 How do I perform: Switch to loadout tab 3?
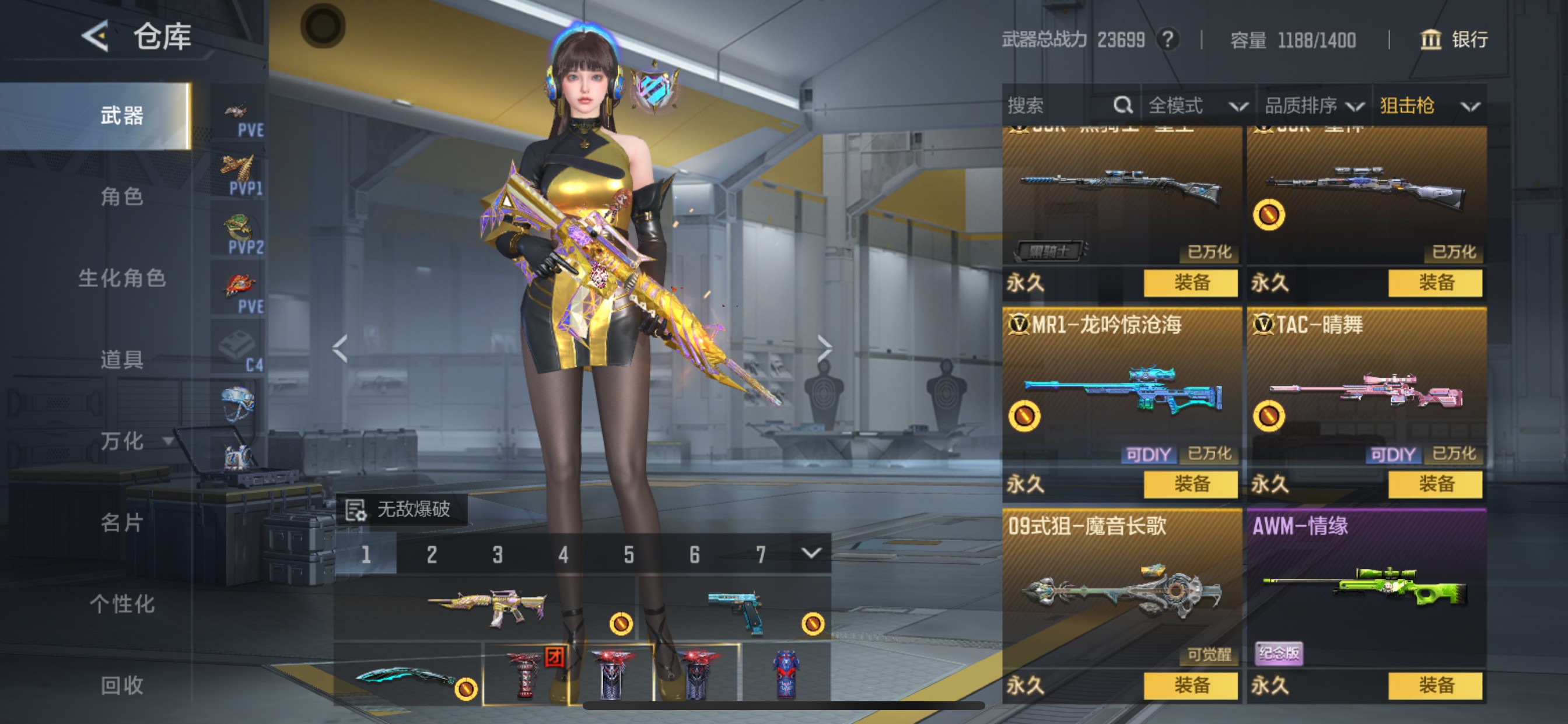(x=498, y=554)
